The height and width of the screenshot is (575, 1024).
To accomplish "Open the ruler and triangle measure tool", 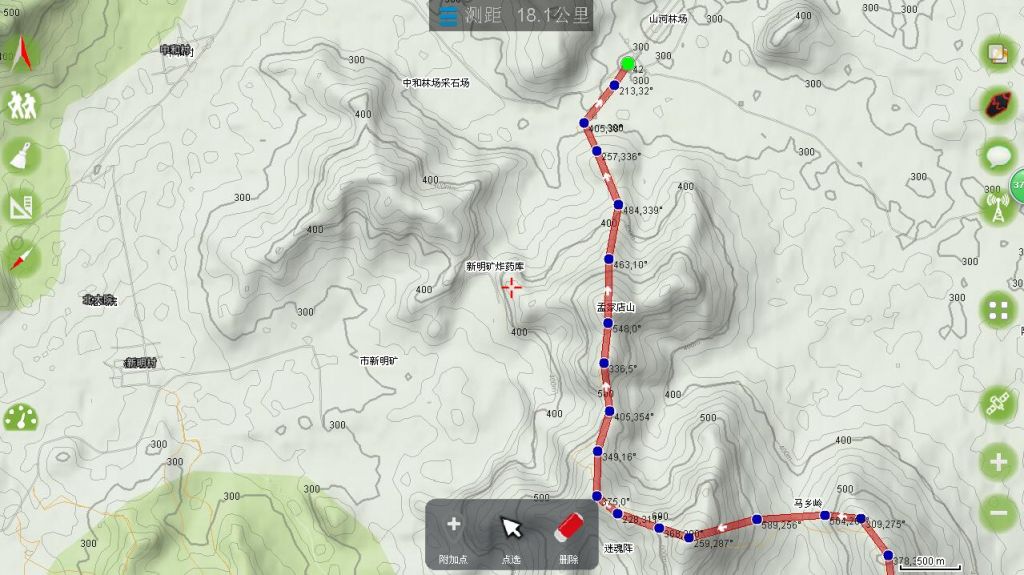I will point(20,208).
